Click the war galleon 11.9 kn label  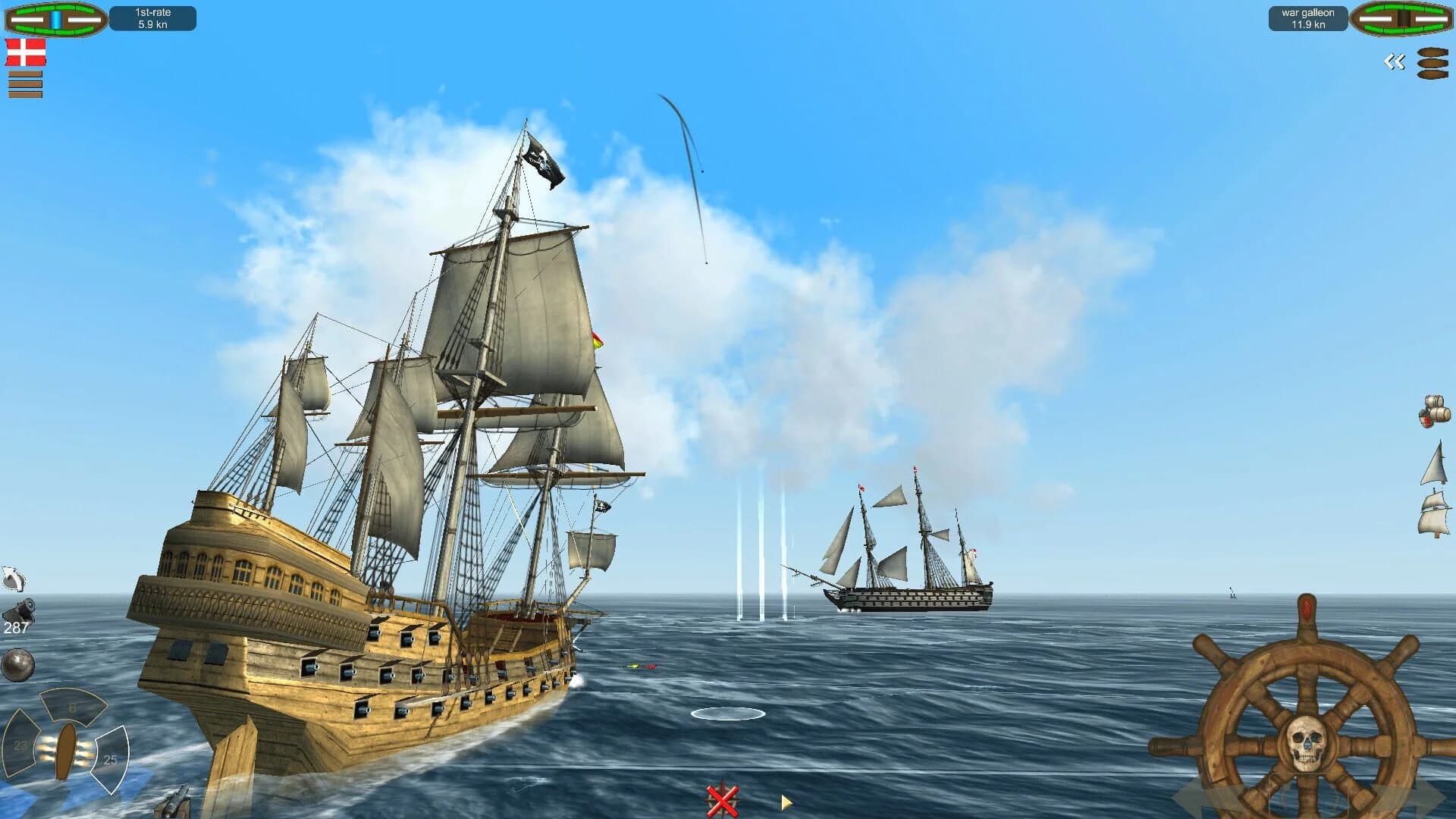tap(1307, 19)
